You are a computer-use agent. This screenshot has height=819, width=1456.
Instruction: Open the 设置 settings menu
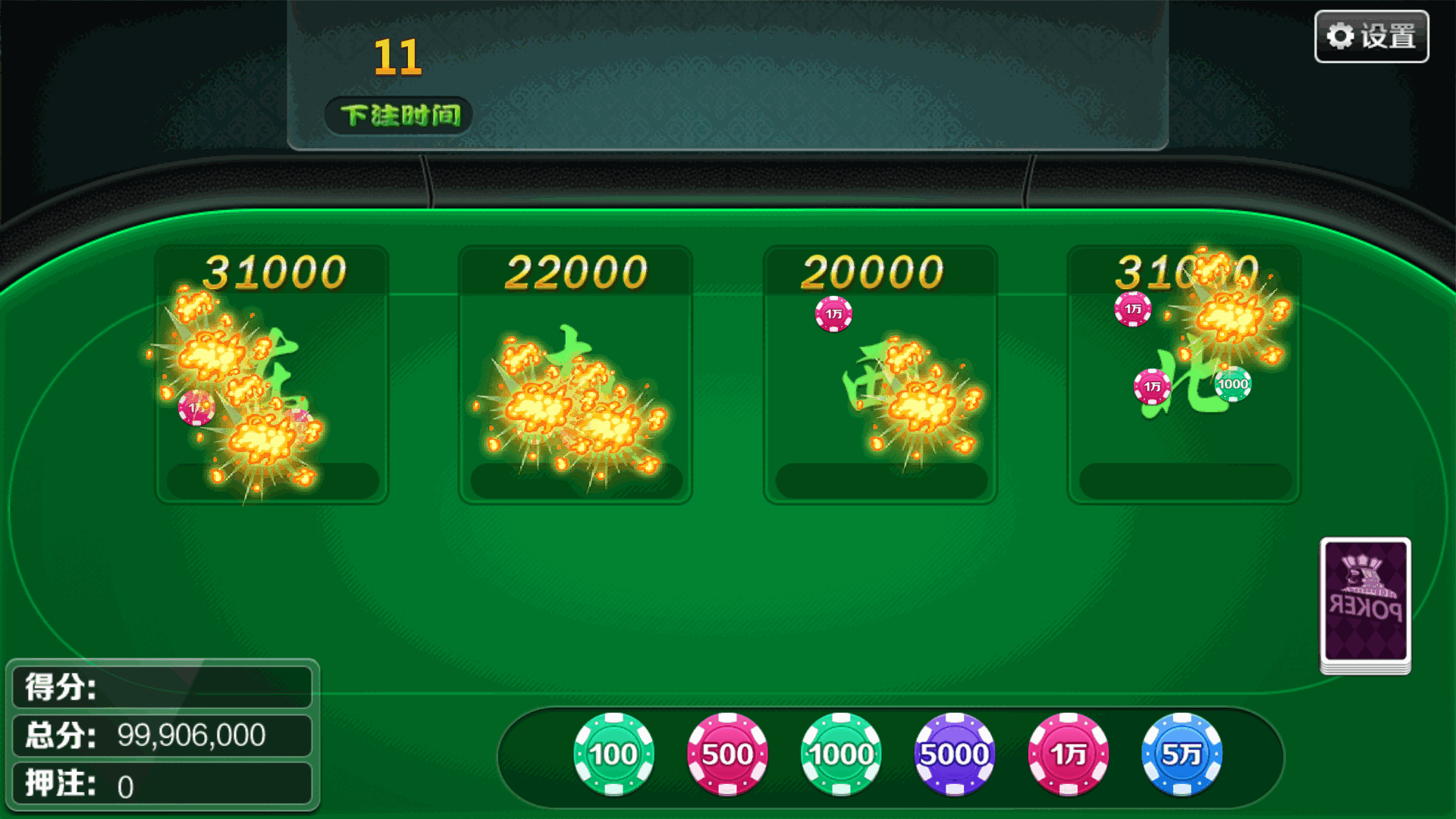click(1371, 36)
